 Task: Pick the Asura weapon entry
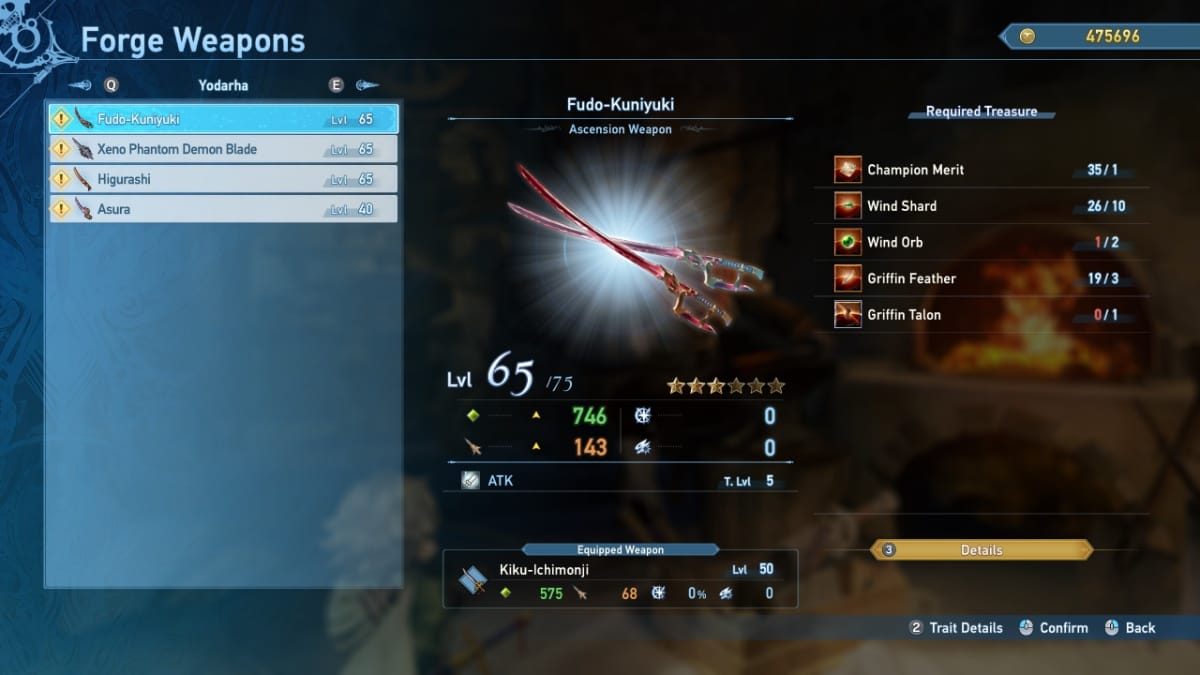(224, 209)
